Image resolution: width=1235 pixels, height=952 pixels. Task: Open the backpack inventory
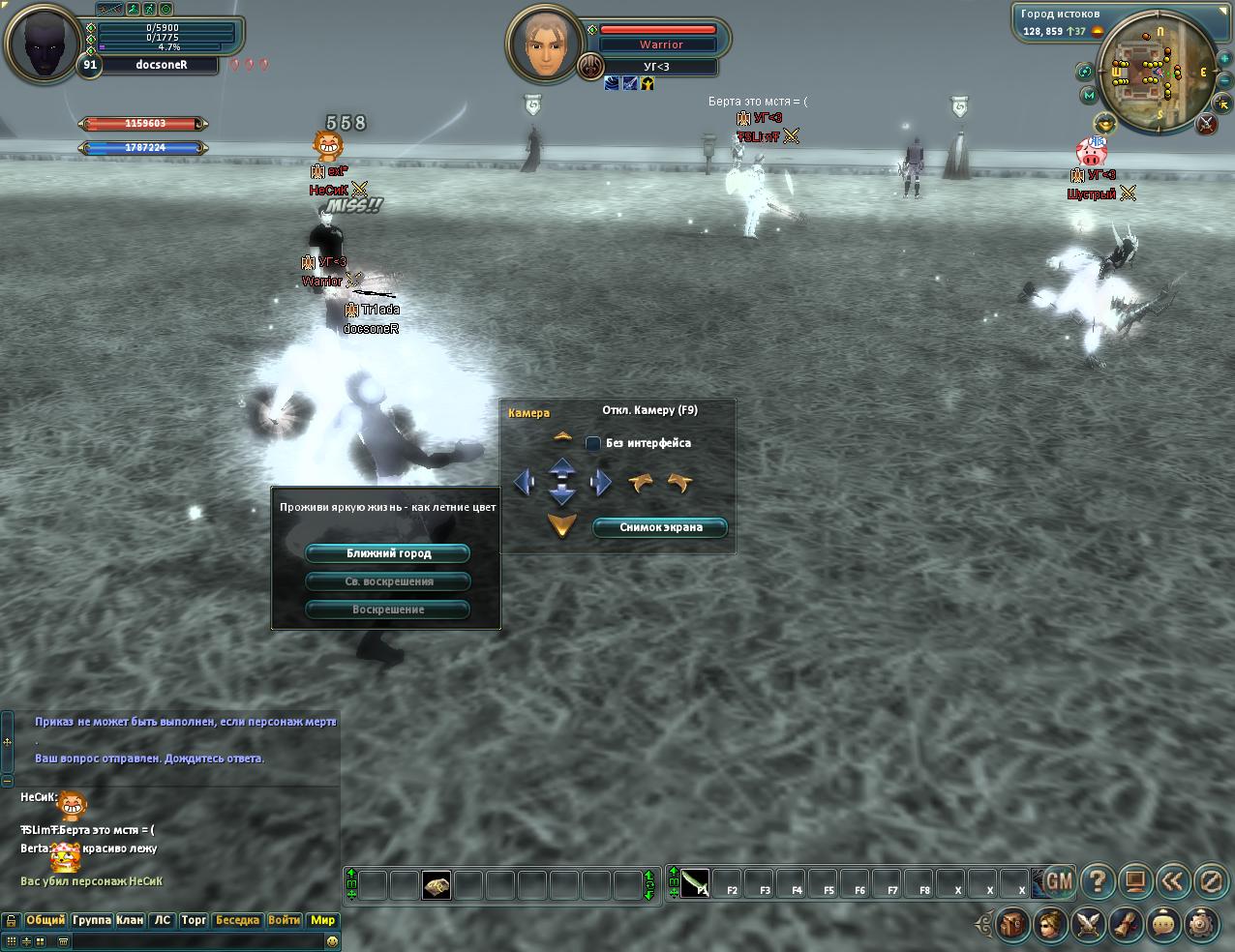[1013, 924]
